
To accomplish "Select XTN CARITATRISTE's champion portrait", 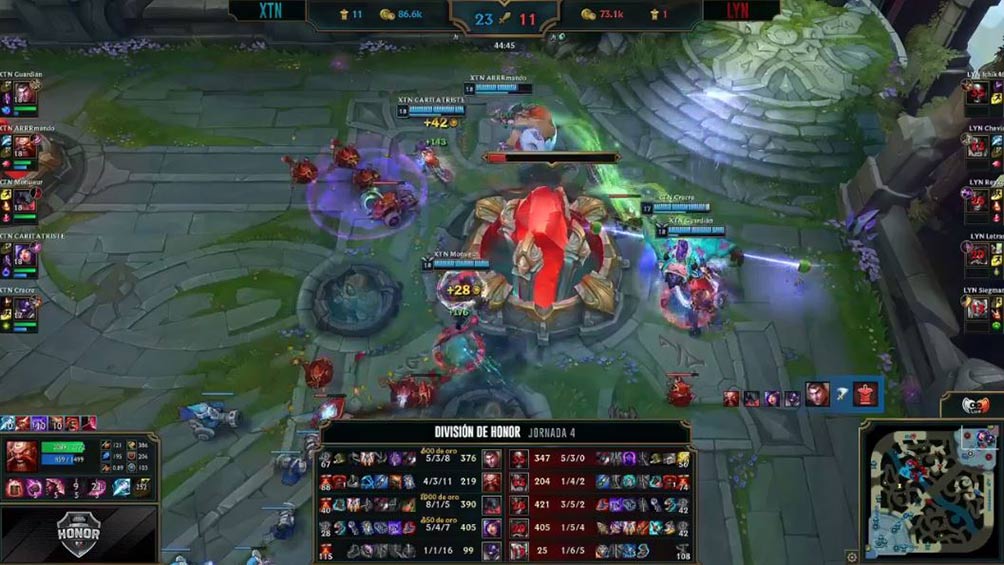I will (x=23, y=255).
